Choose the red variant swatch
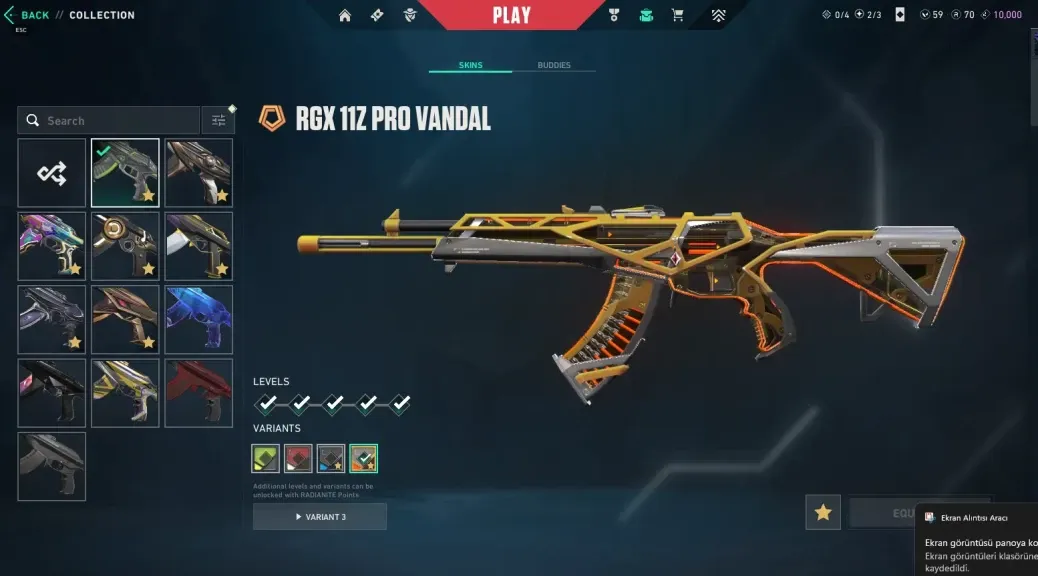 pyautogui.click(x=298, y=458)
